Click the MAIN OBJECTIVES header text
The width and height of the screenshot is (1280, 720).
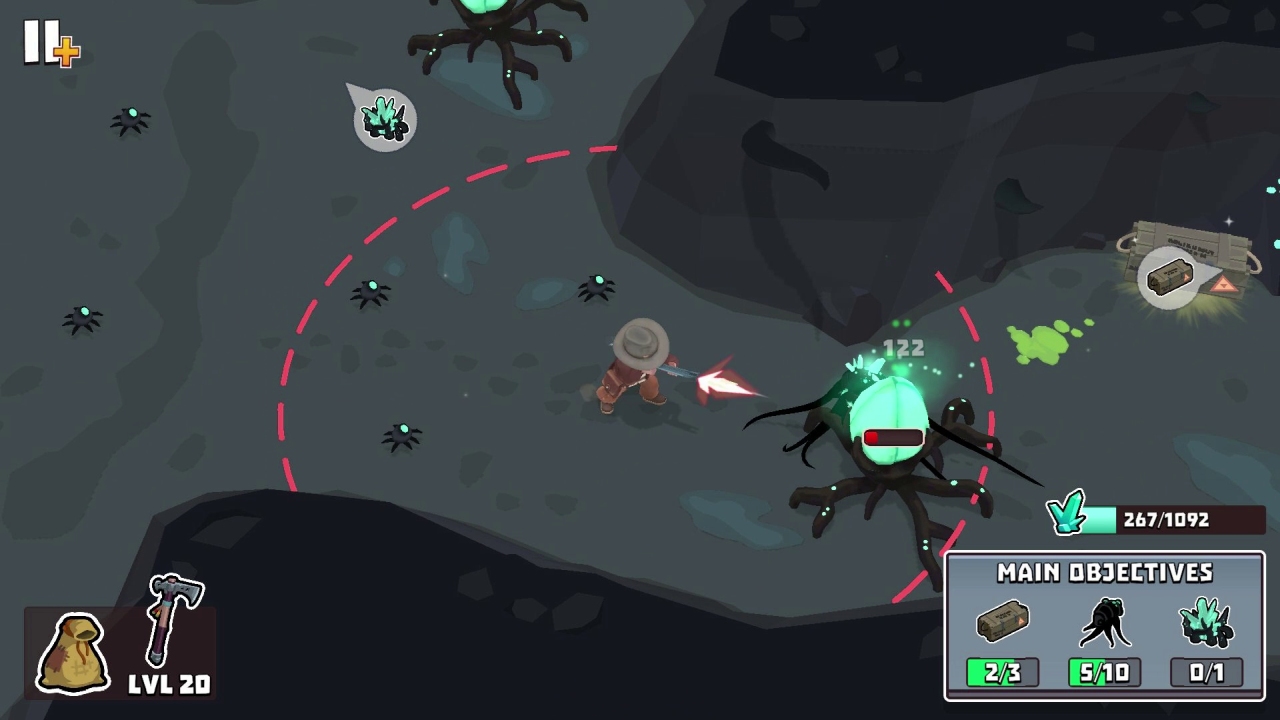pos(1104,573)
